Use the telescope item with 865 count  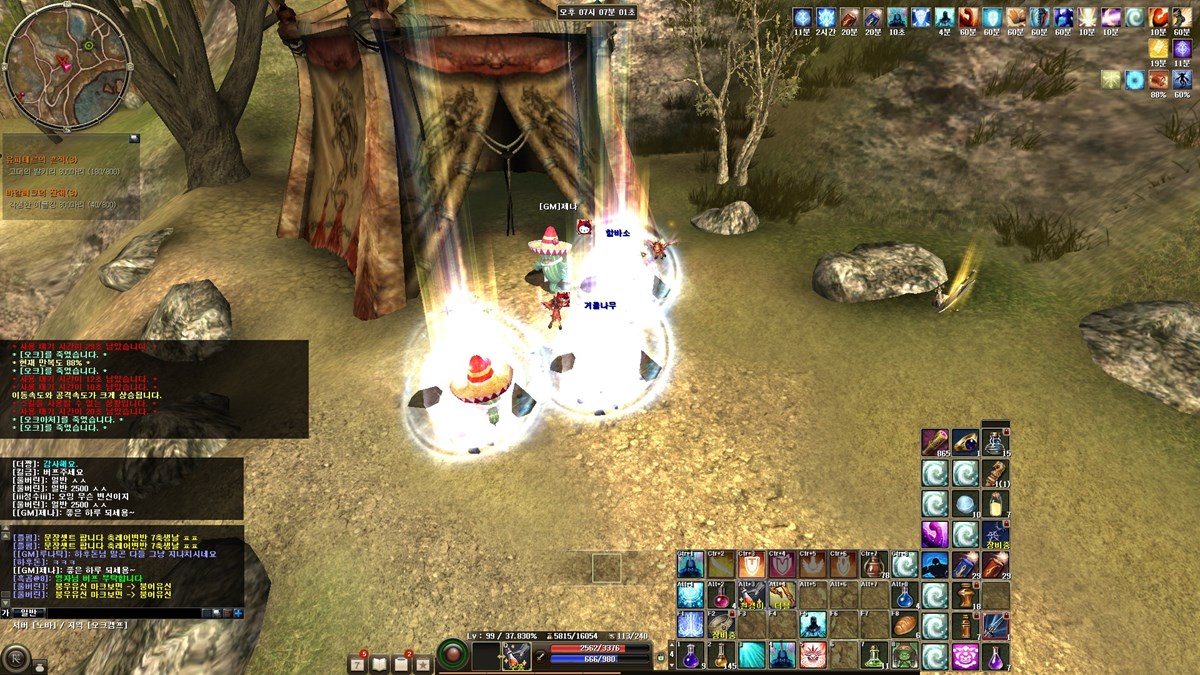(x=934, y=442)
